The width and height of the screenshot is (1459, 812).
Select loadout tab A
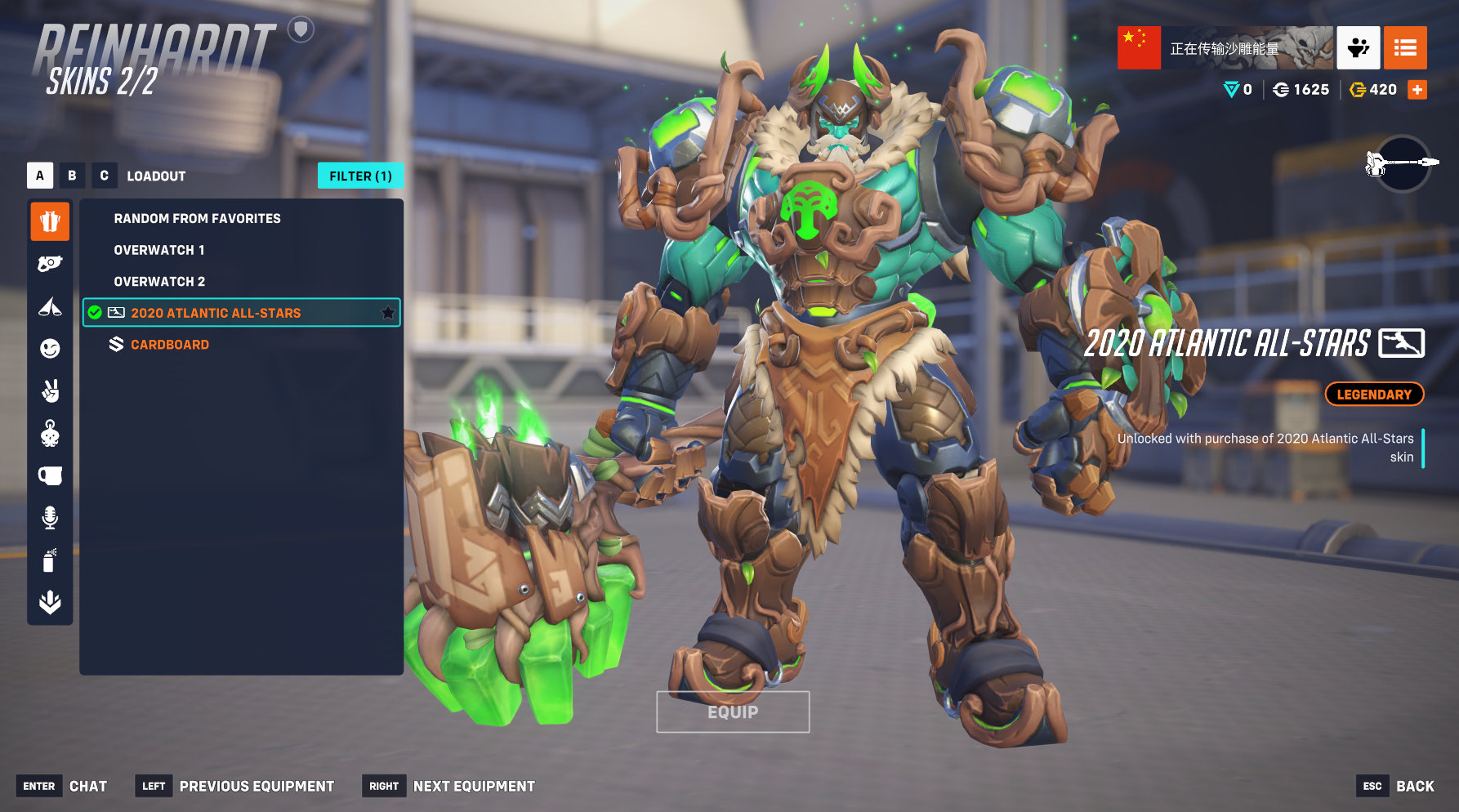40,176
